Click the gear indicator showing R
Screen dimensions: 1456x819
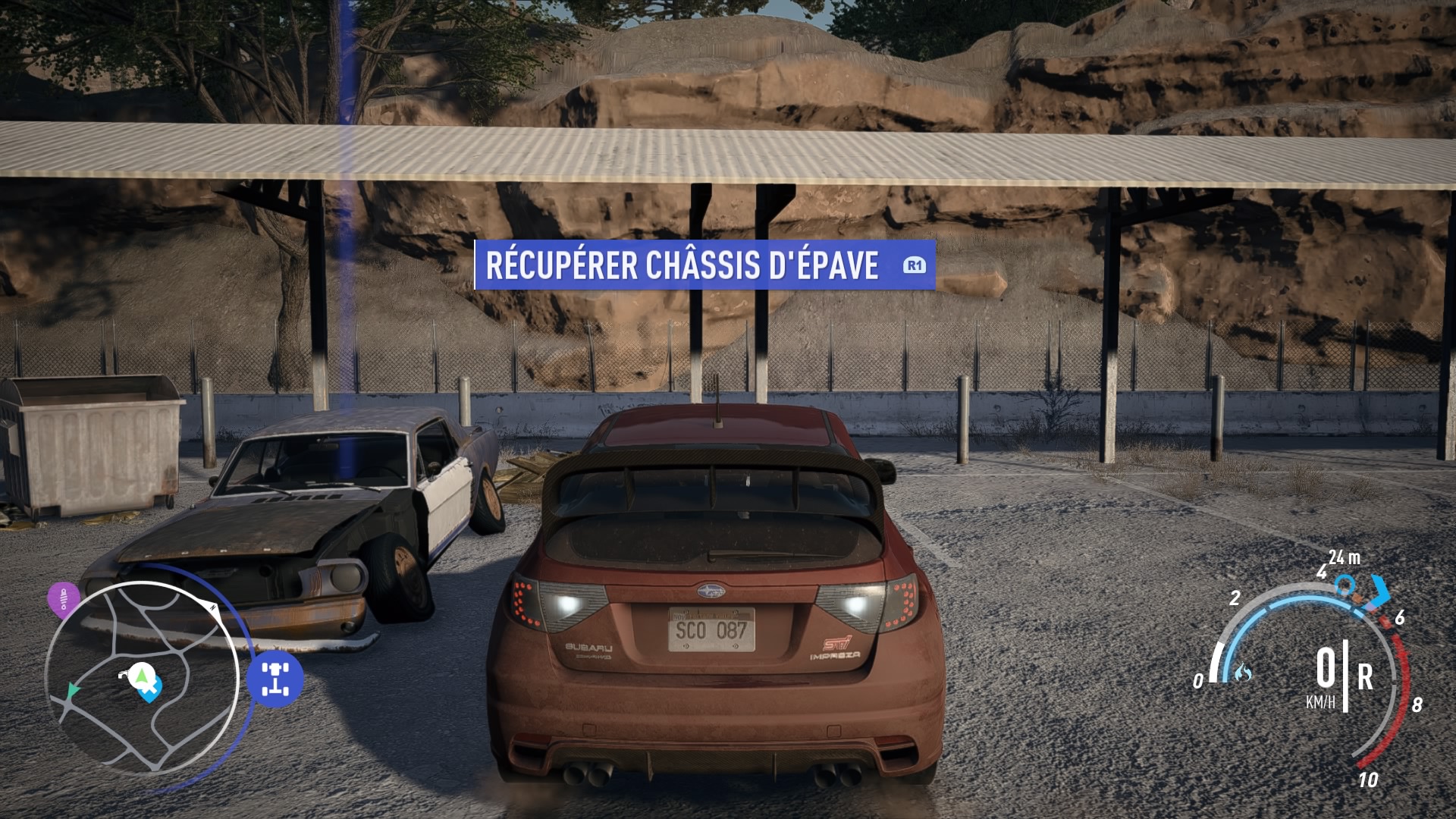pyautogui.click(x=1366, y=676)
